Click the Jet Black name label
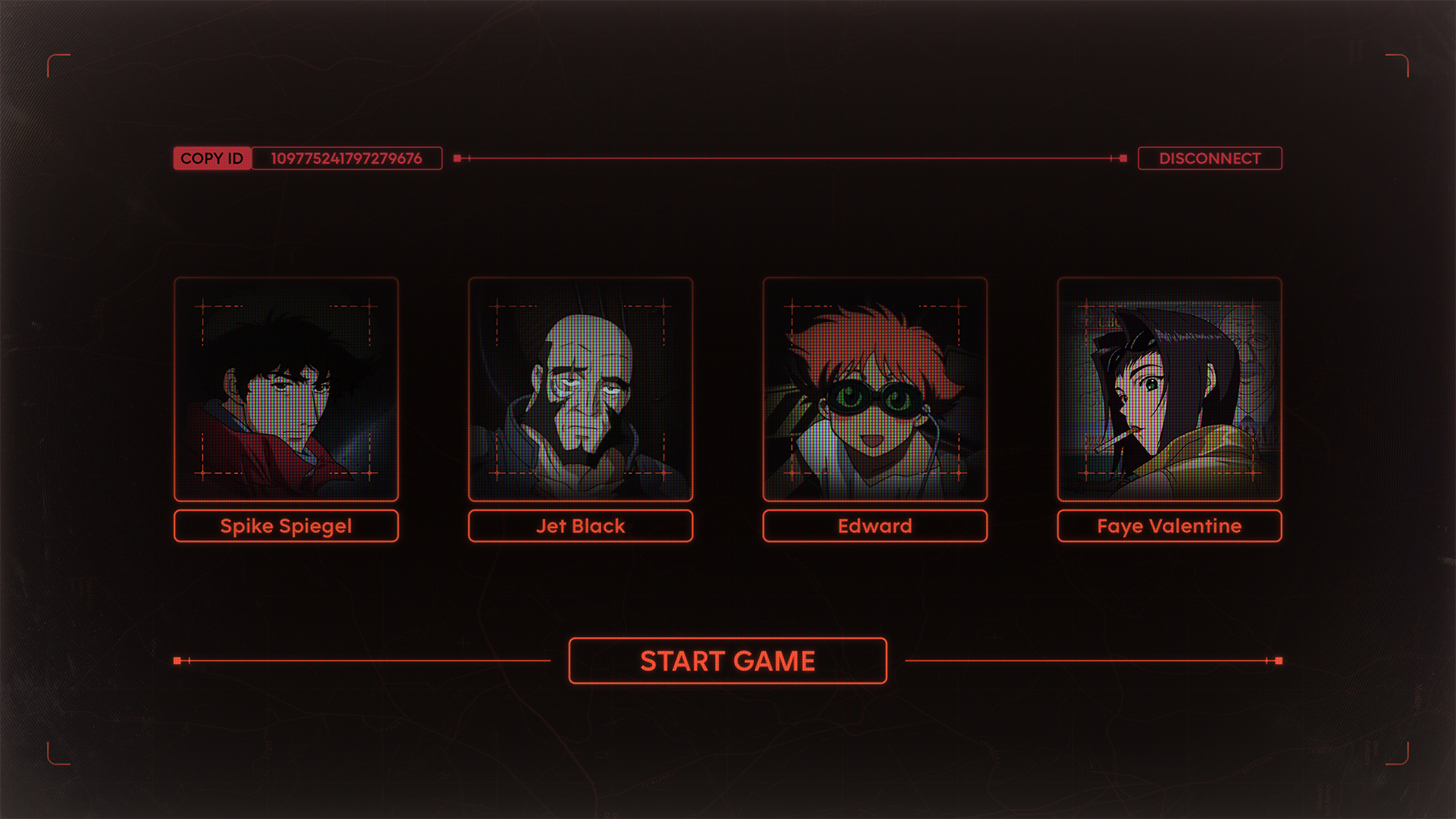The height and width of the screenshot is (819, 1456). pyautogui.click(x=580, y=526)
